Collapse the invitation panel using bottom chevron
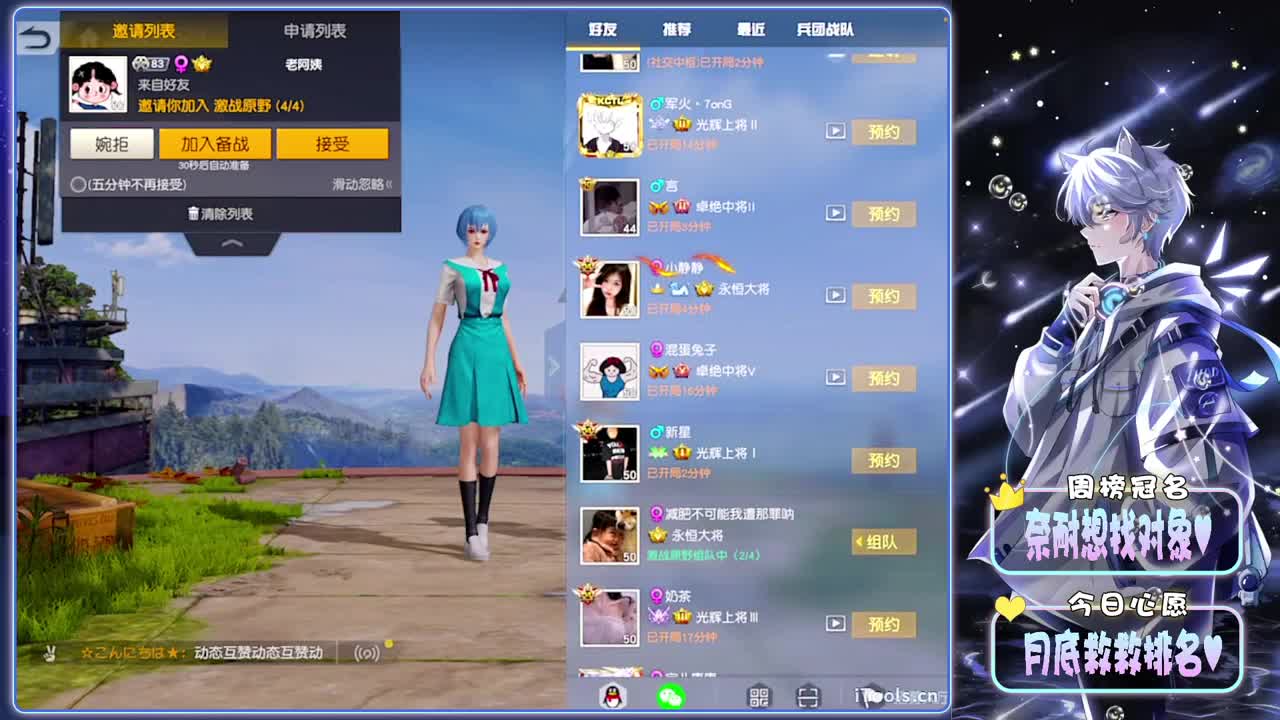1280x720 pixels. 232,243
